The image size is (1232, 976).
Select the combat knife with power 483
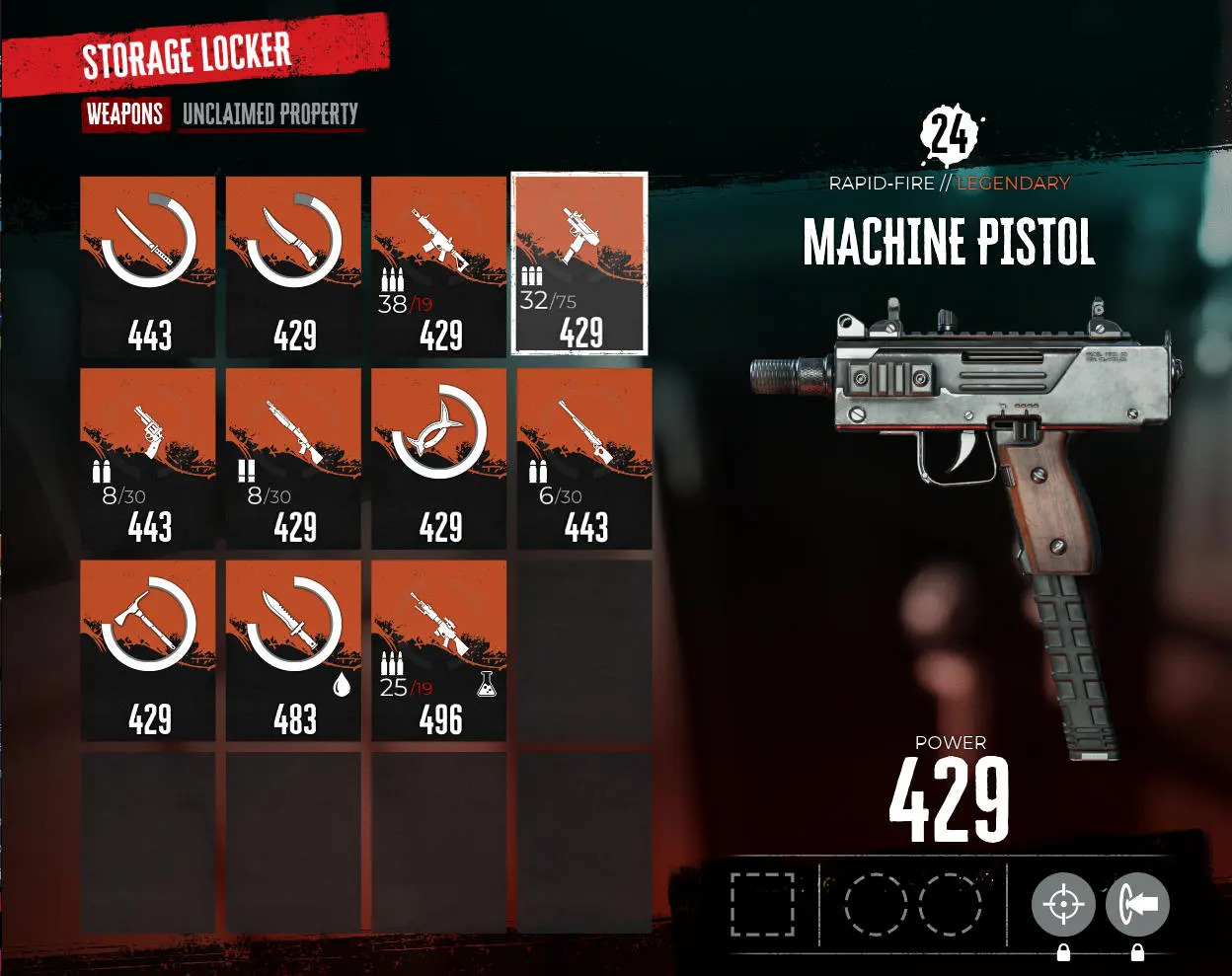click(x=294, y=650)
